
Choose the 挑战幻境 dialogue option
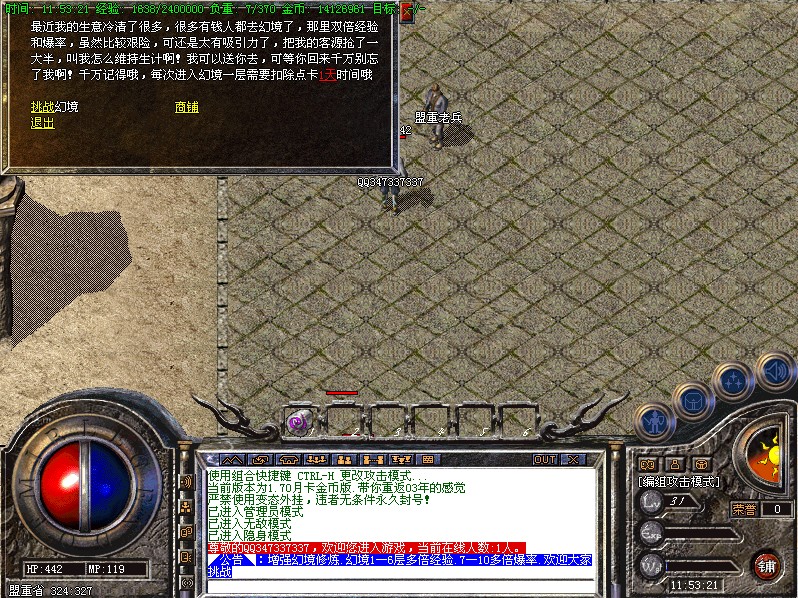tap(54, 107)
